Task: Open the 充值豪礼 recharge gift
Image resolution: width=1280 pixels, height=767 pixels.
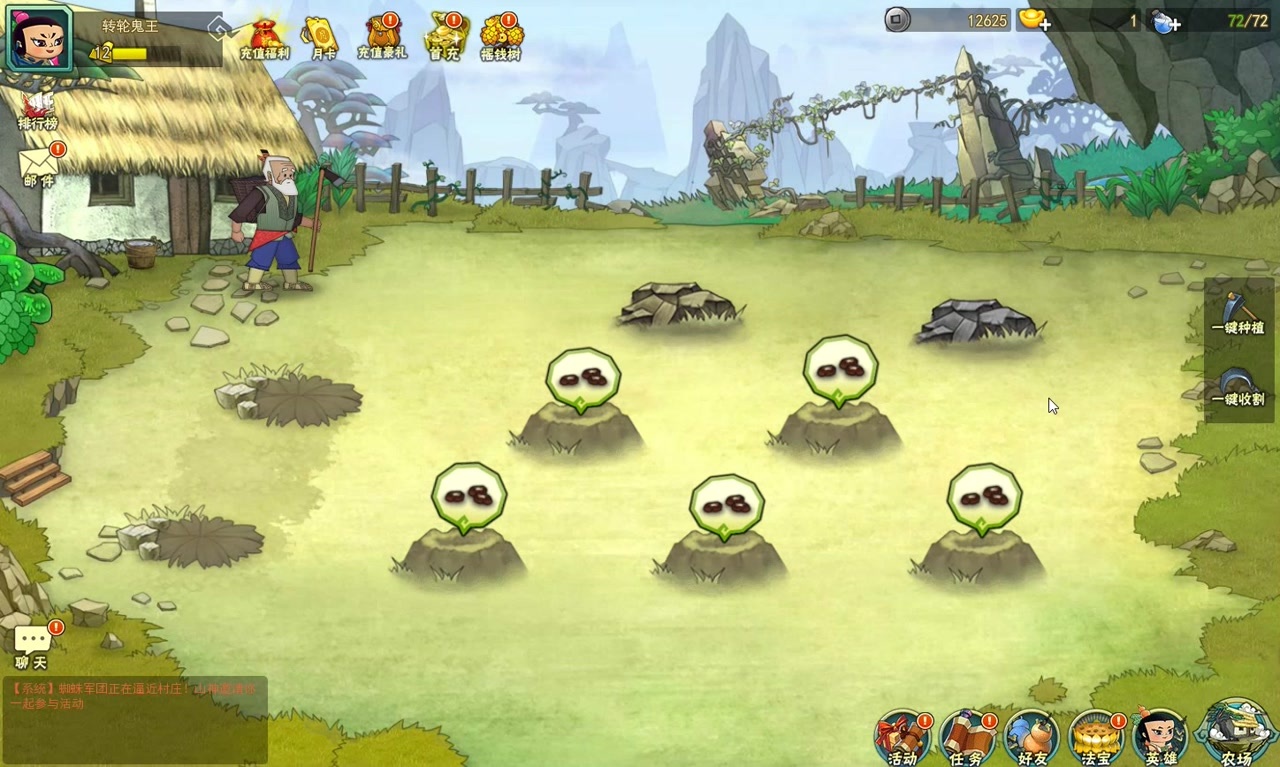Action: click(382, 36)
